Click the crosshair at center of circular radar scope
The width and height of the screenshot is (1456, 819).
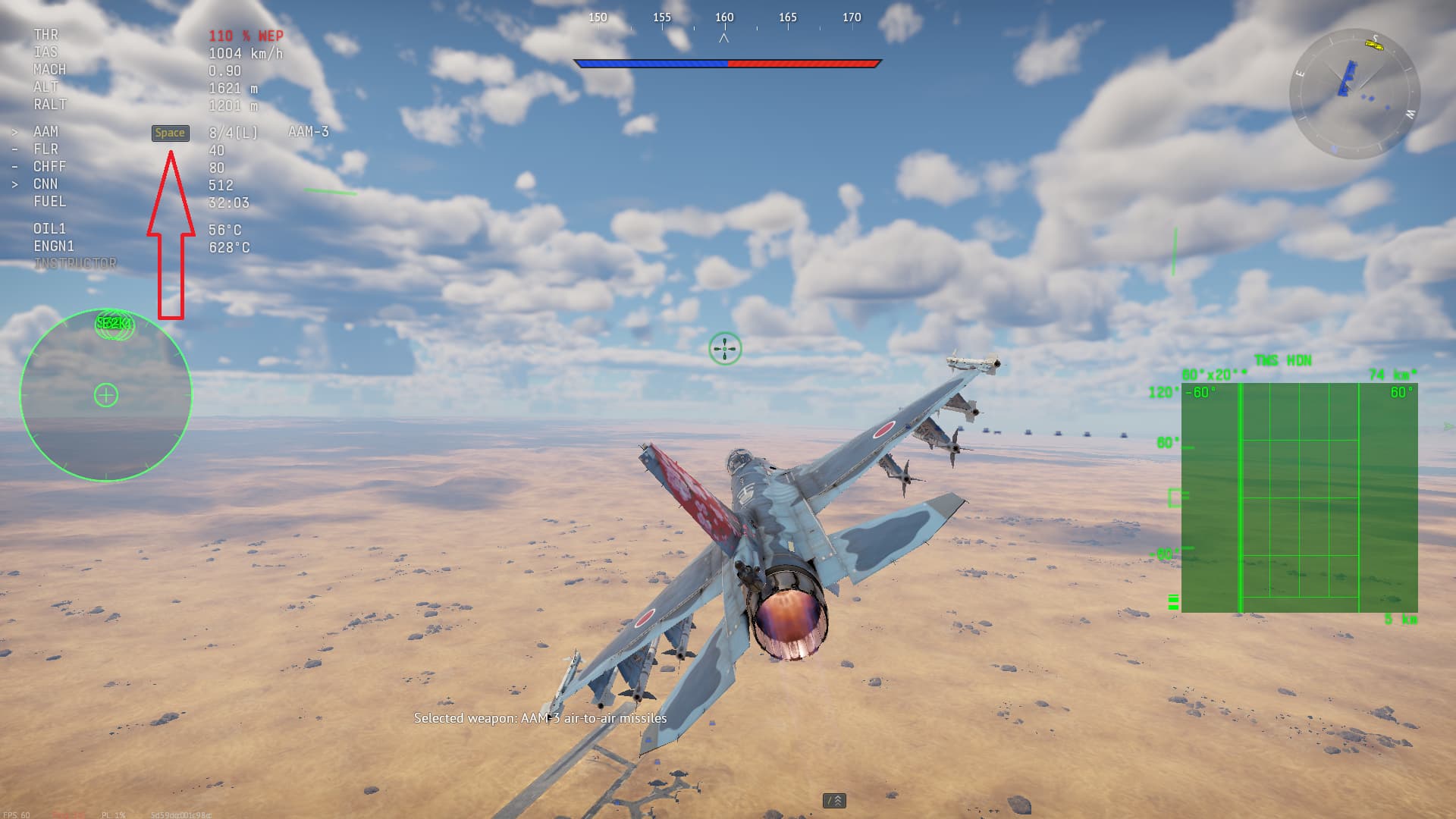click(107, 395)
